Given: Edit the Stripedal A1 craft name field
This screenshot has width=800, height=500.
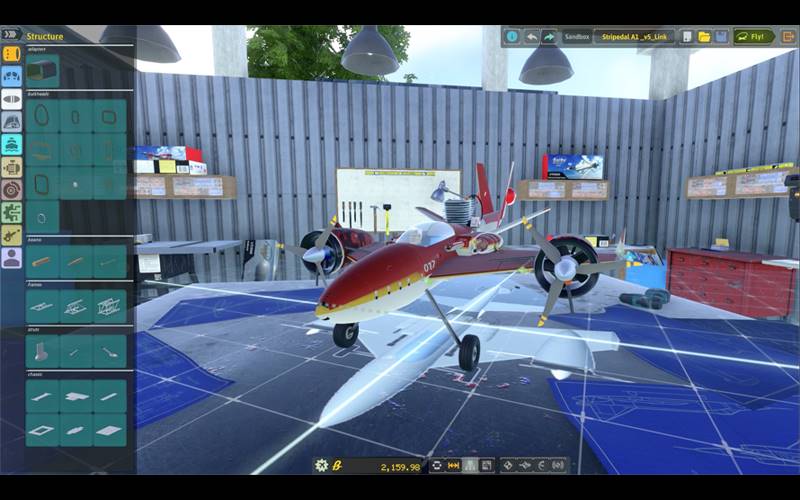Looking at the screenshot, I should coord(635,37).
